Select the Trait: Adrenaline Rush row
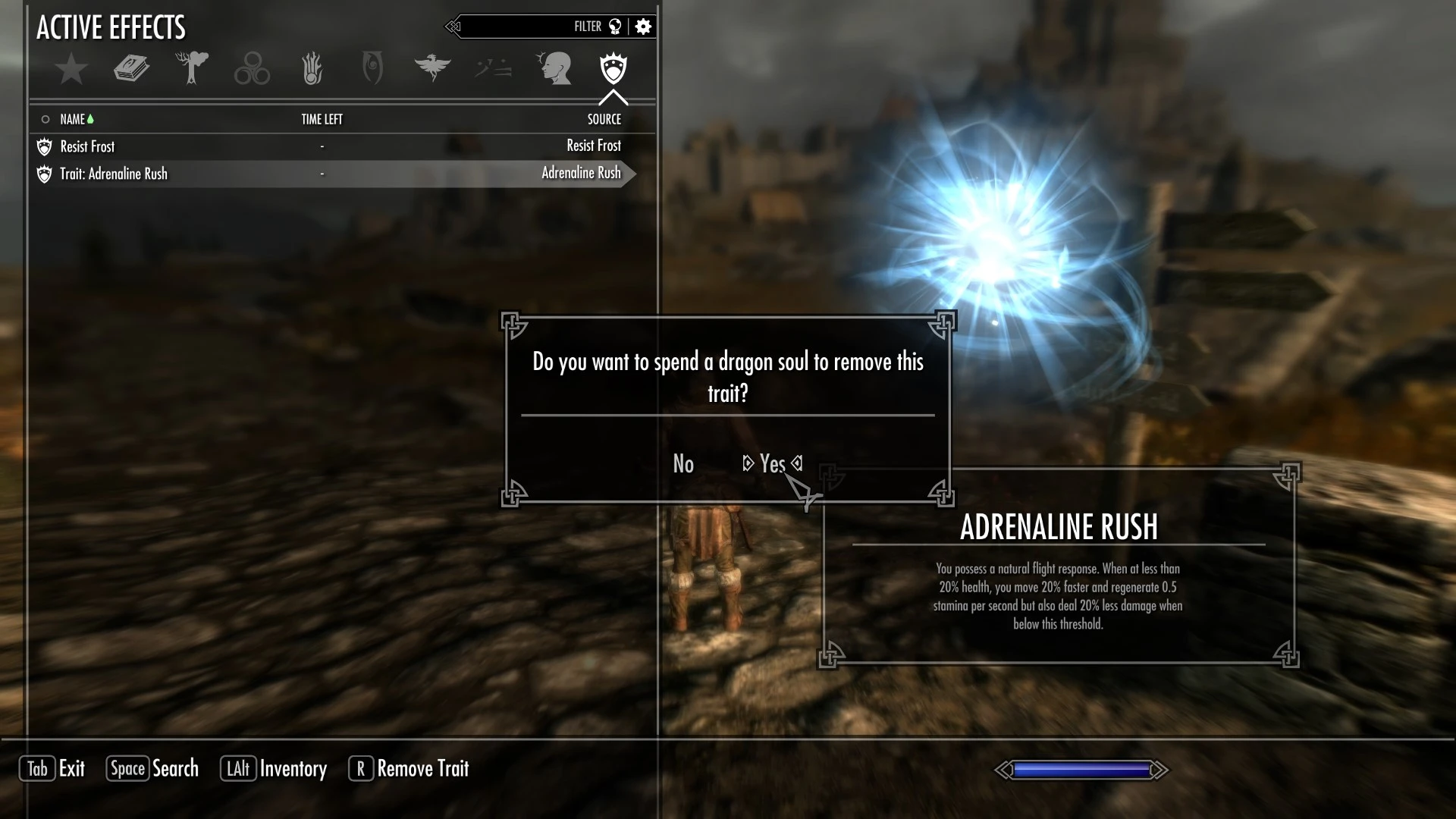Screen dimensions: 1456x819 coord(334,174)
